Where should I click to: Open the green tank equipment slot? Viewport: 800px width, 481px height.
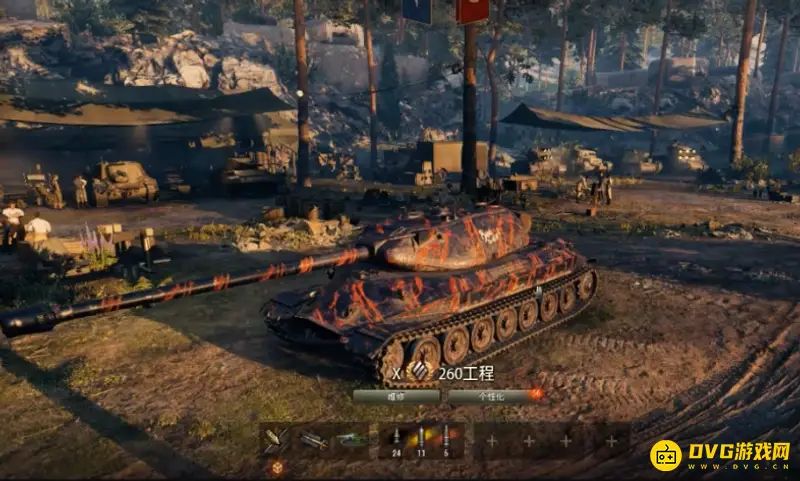pyautogui.click(x=350, y=439)
